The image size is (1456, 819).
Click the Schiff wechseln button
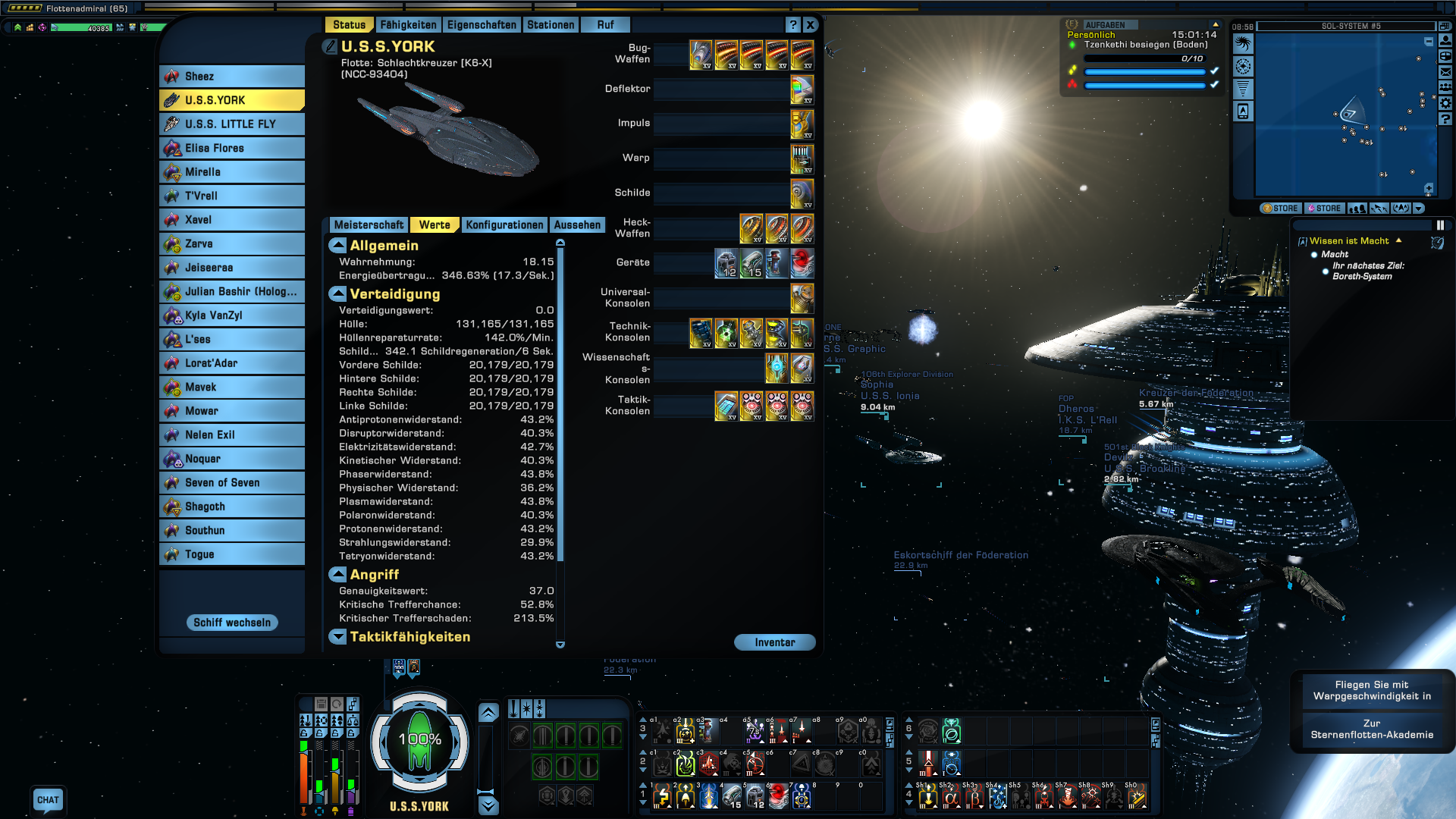[x=232, y=623]
